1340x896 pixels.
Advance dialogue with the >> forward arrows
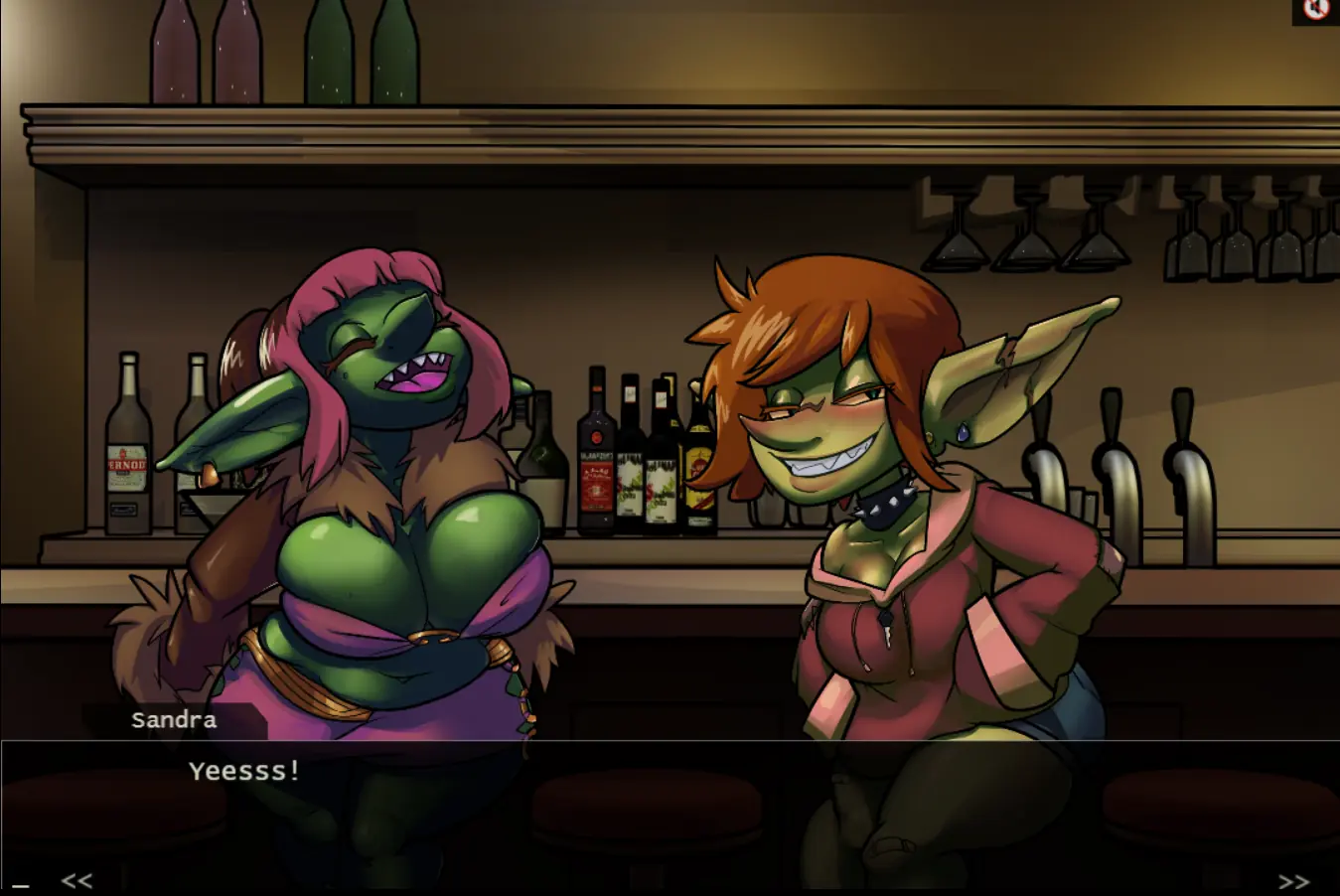coord(1293,881)
